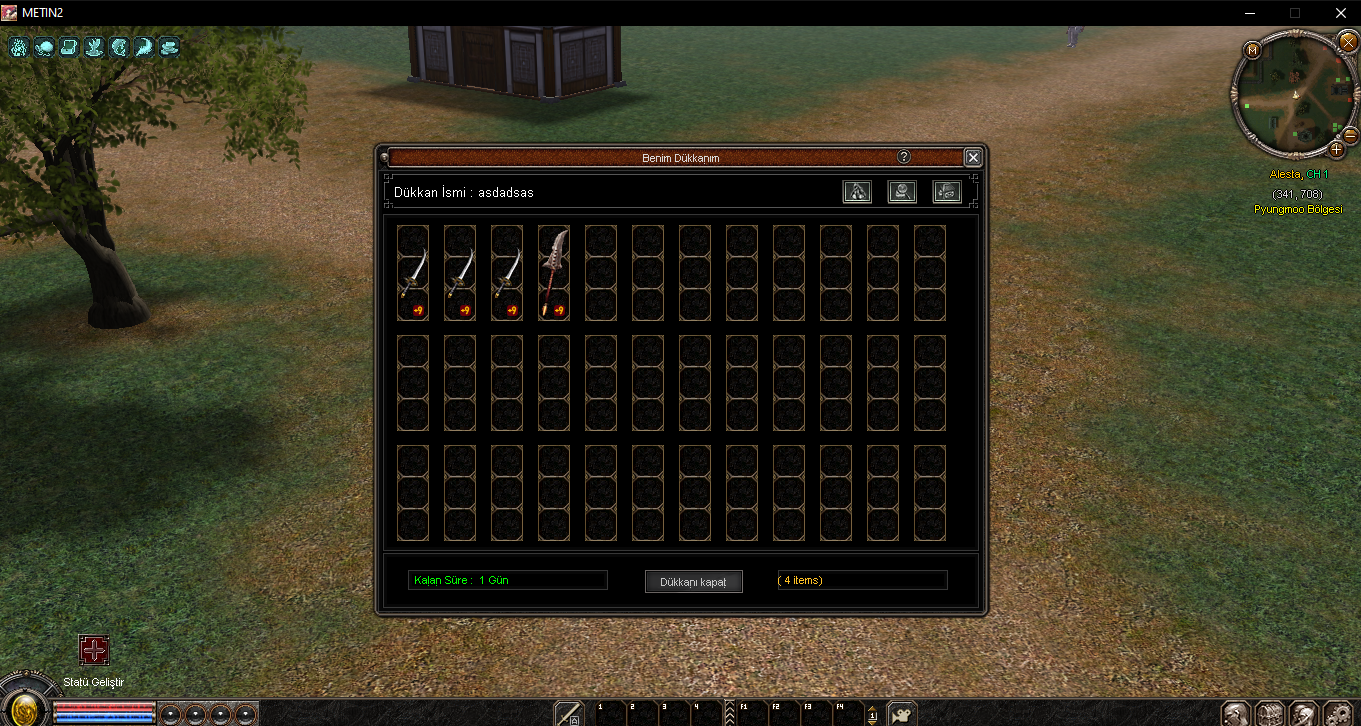Click the Dükkanı kapat button

693,582
